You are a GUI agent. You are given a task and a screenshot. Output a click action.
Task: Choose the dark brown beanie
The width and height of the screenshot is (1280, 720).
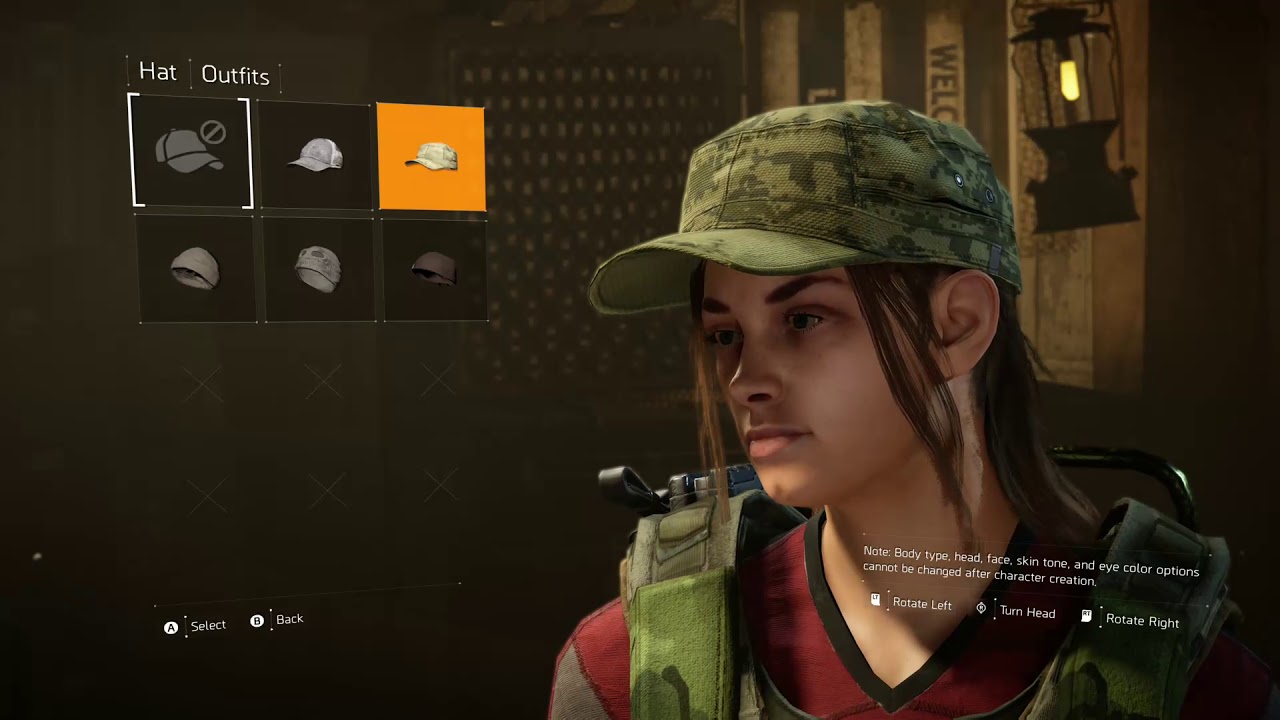[x=435, y=268]
